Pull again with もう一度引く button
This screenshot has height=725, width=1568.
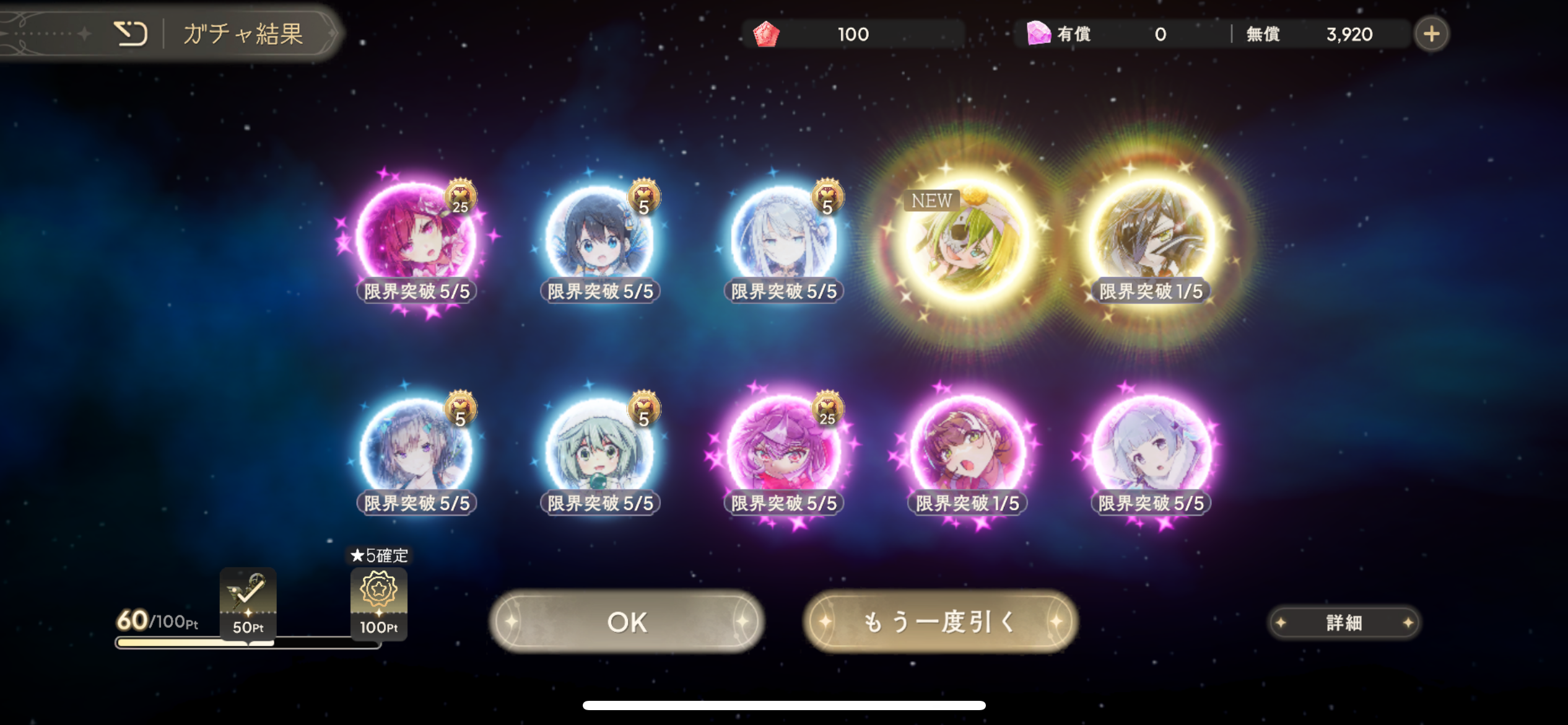coord(940,622)
